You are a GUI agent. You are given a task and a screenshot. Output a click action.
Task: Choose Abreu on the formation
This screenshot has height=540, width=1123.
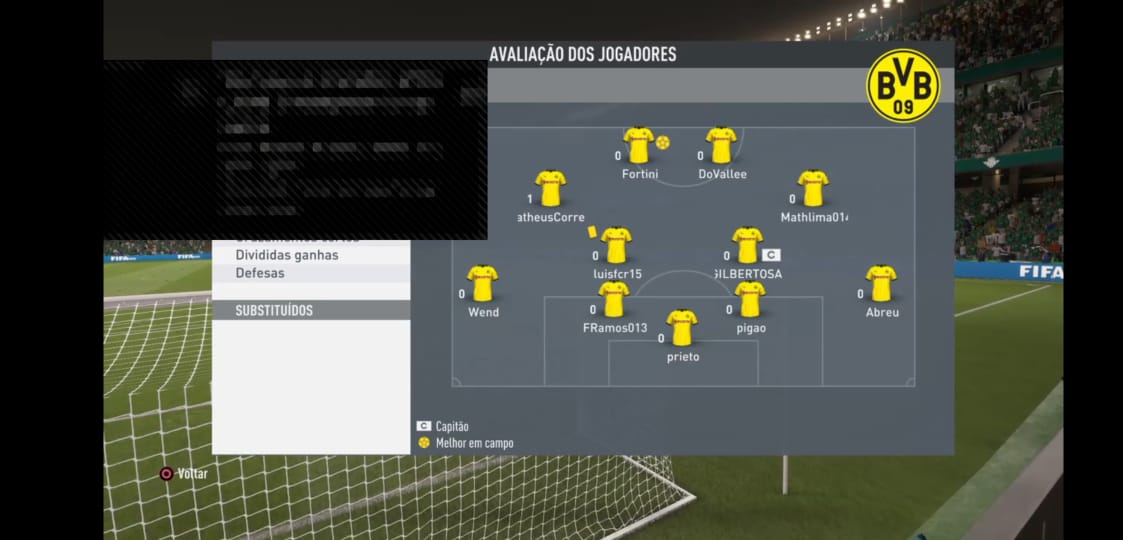pyautogui.click(x=881, y=283)
